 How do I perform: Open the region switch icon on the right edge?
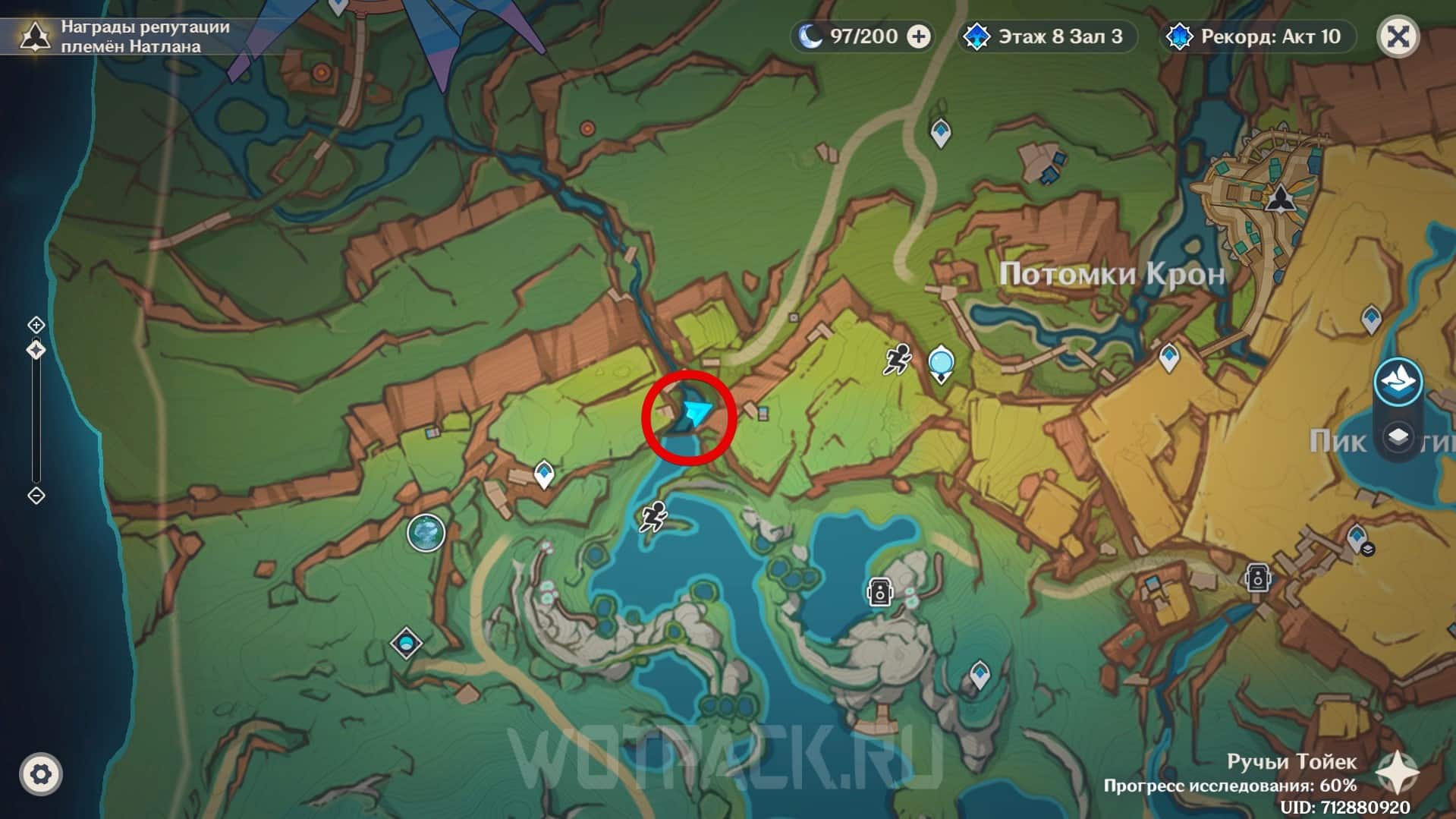click(x=1398, y=381)
